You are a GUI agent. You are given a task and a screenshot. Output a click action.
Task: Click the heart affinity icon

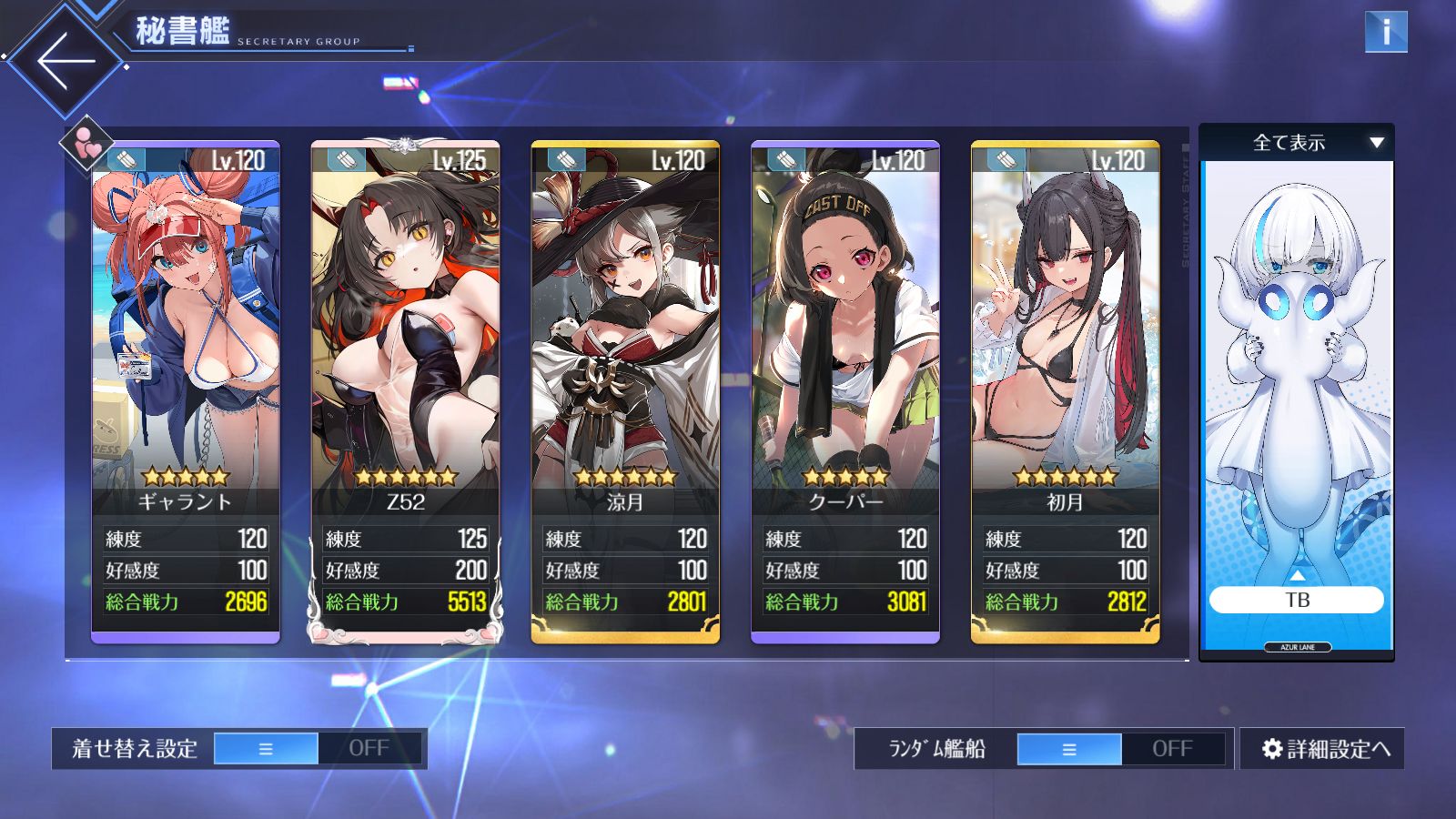click(x=87, y=143)
